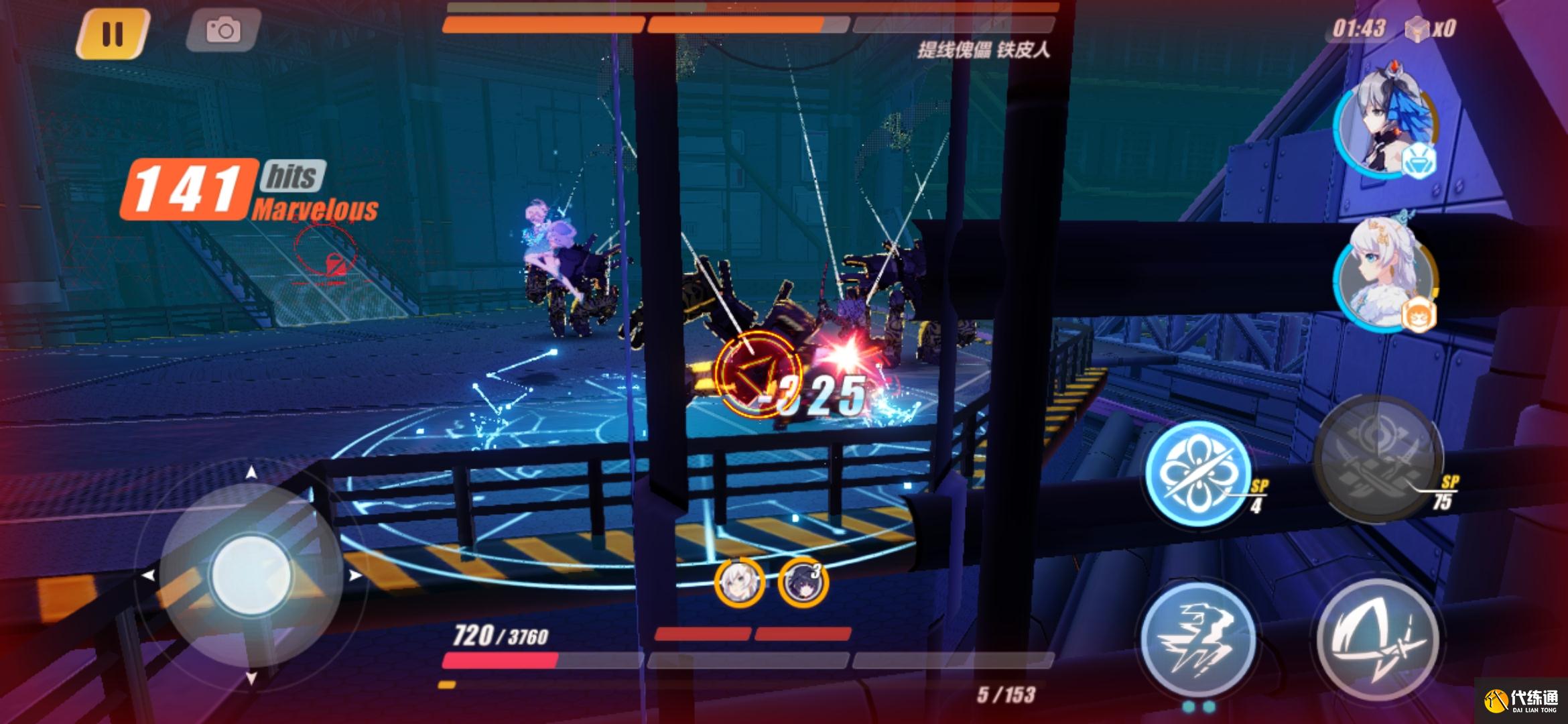
Task: Hit the basic attack button
Action: 1378,640
